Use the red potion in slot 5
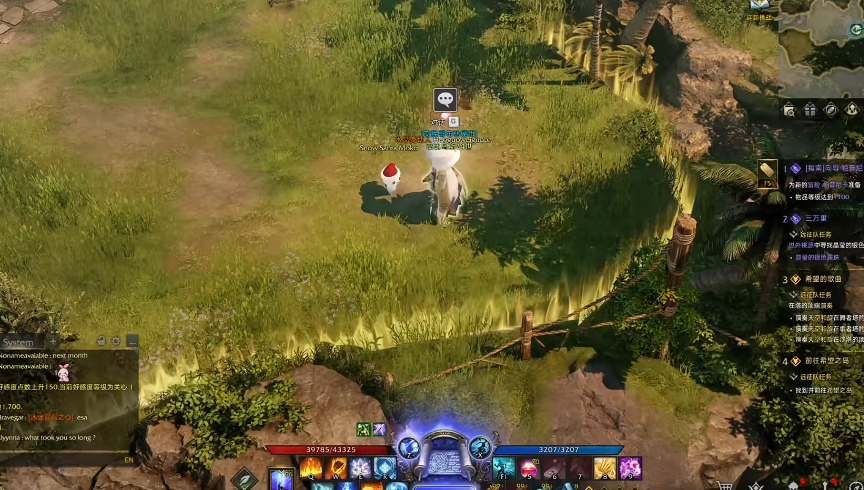 coord(529,468)
